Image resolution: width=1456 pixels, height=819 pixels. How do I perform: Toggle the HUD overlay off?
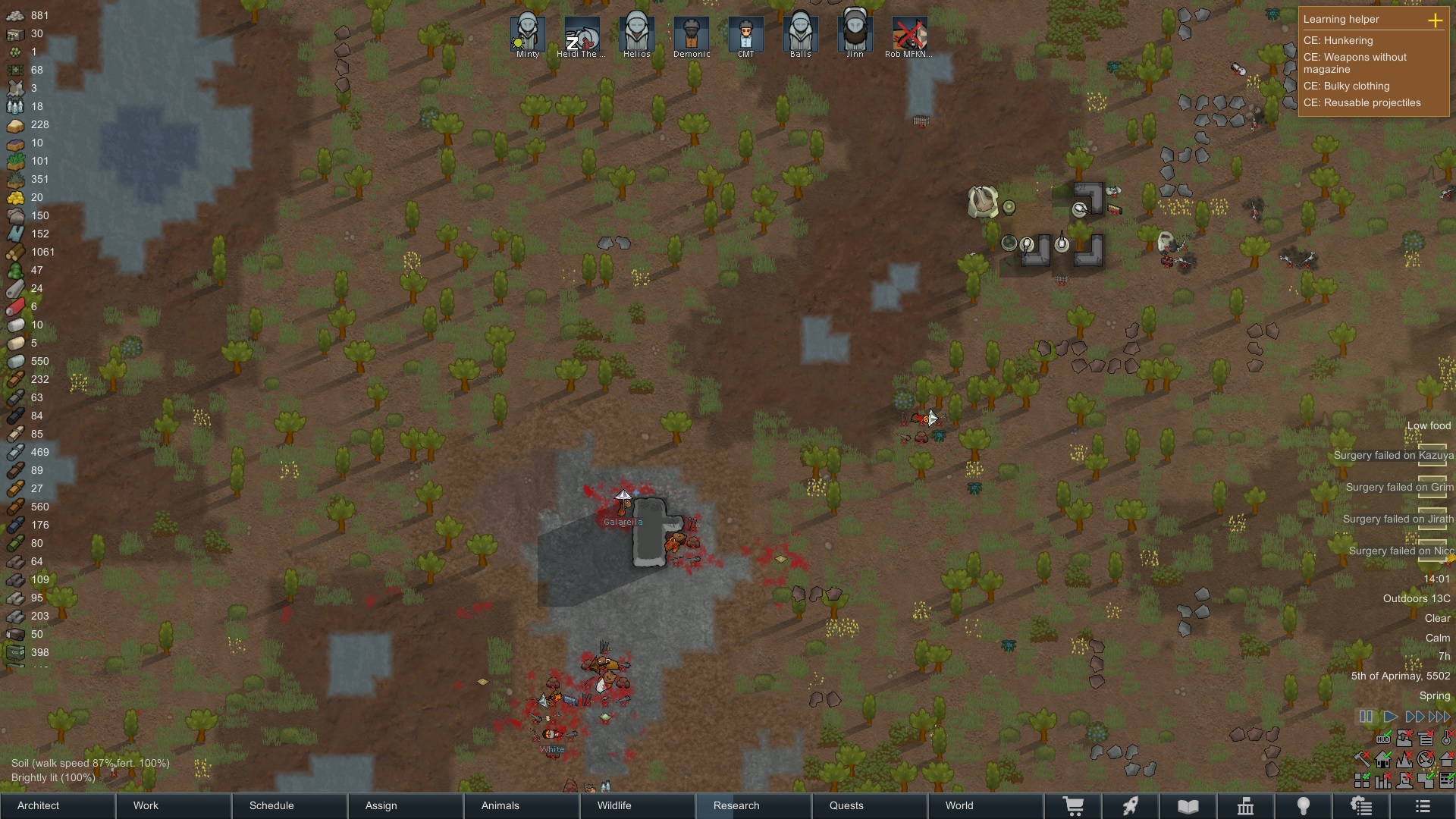click(x=1383, y=739)
